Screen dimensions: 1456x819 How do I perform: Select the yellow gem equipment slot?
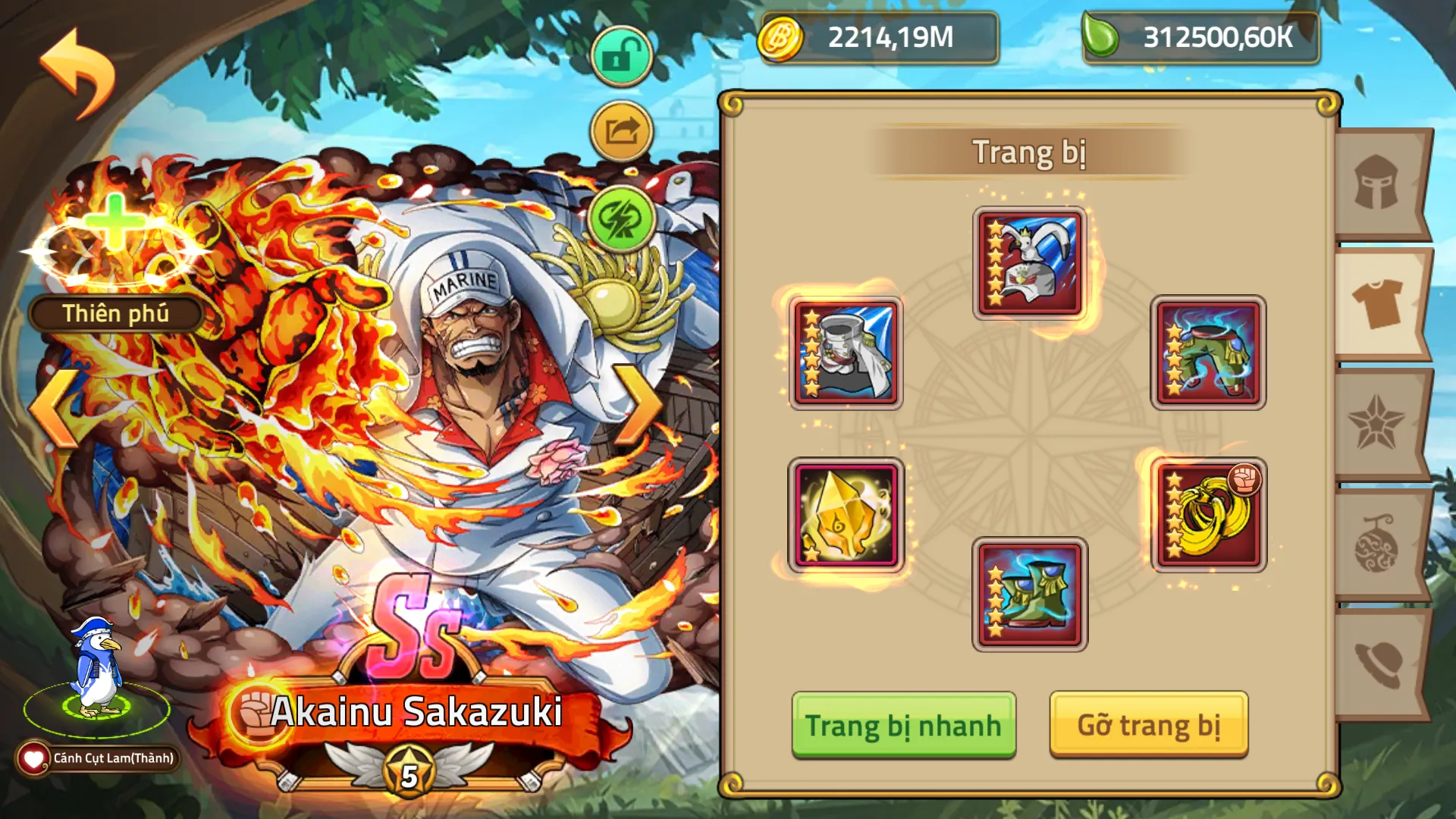click(846, 514)
